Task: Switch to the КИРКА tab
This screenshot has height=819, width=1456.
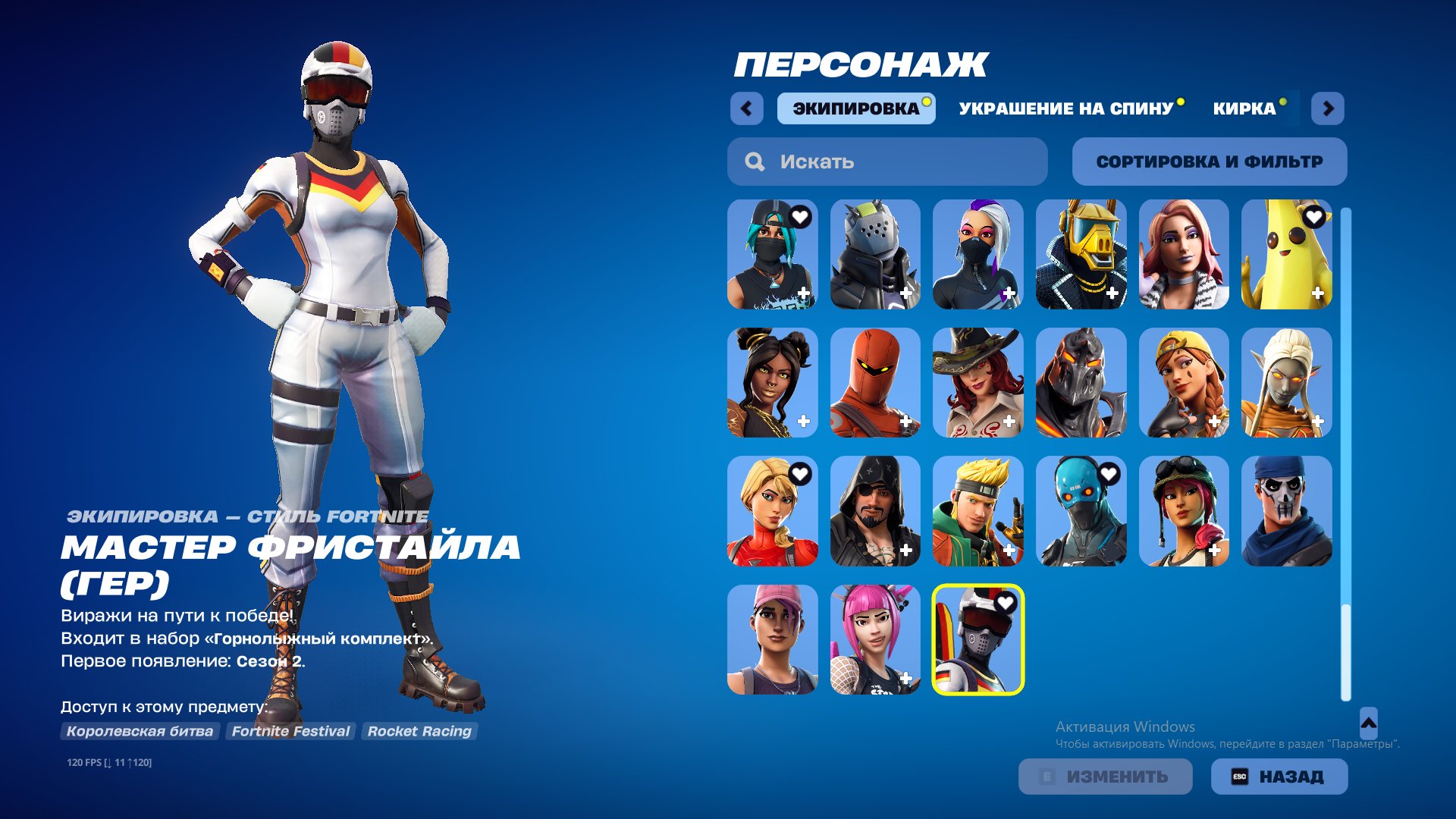Action: (x=1244, y=108)
